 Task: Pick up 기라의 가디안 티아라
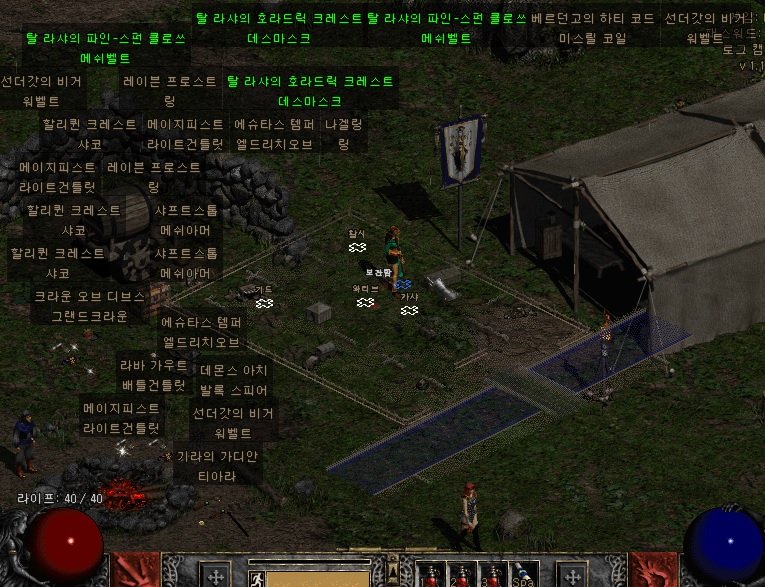coord(216,466)
